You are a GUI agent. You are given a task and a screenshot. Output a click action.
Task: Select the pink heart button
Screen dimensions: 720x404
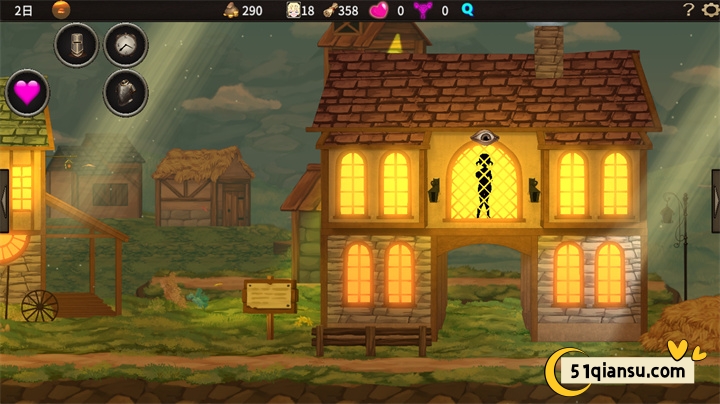(27, 94)
